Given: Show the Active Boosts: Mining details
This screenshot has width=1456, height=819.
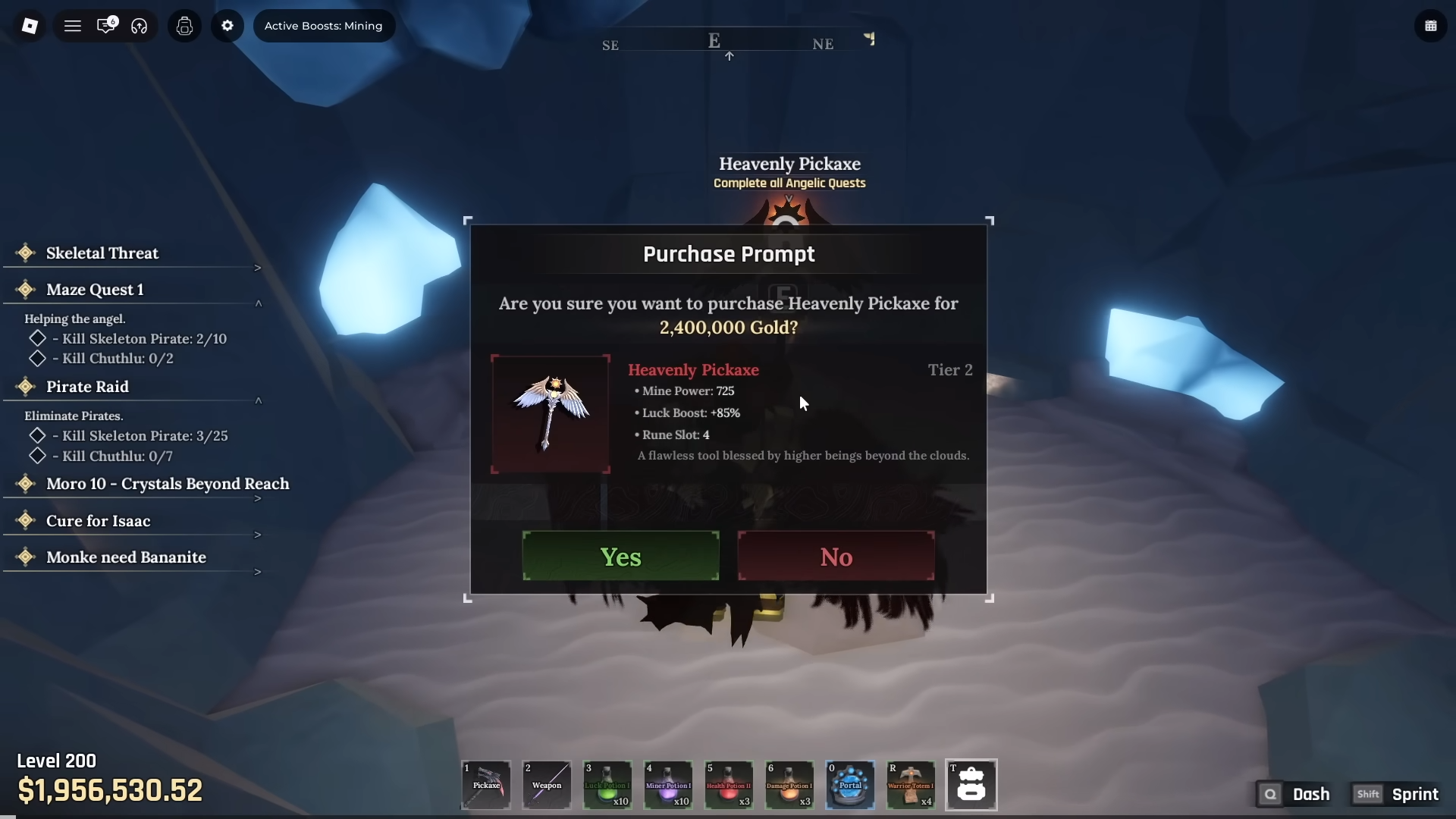Looking at the screenshot, I should click(x=324, y=26).
